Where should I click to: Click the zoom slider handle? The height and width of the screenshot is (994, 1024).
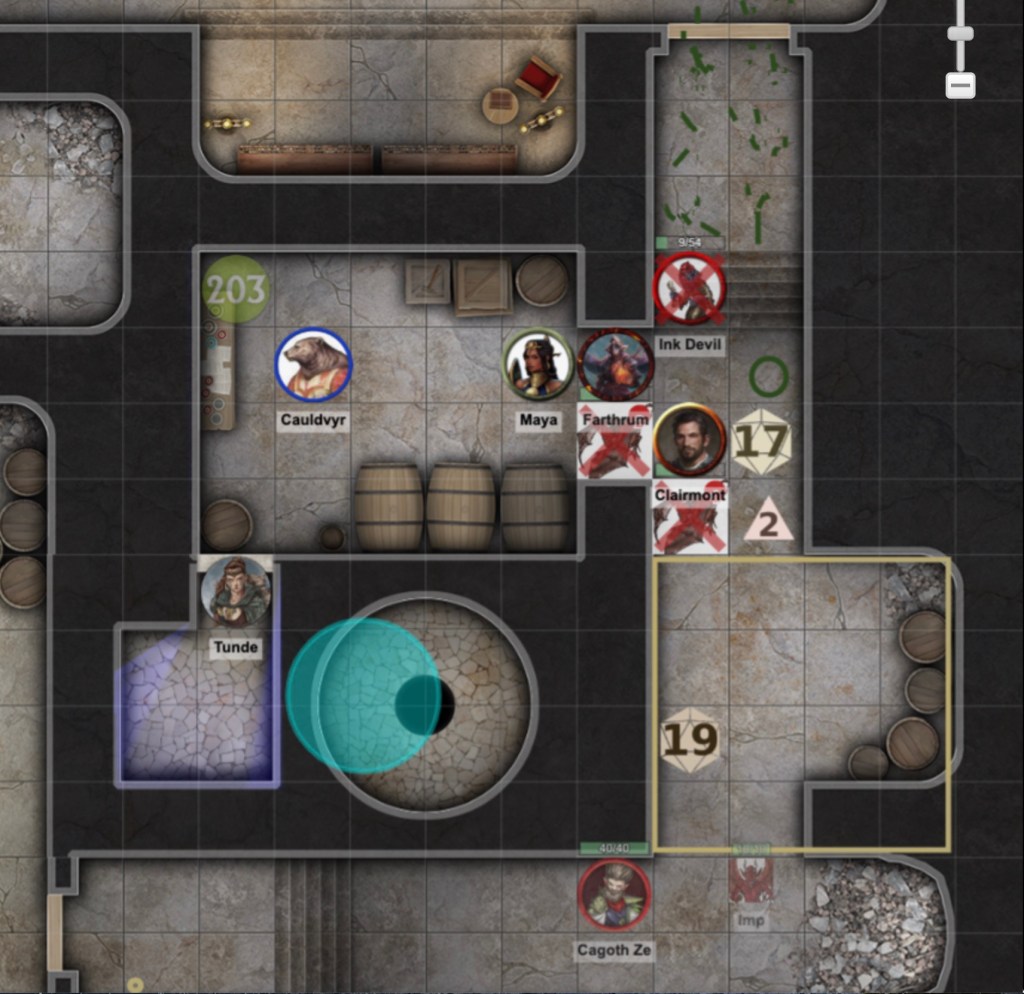[x=960, y=33]
